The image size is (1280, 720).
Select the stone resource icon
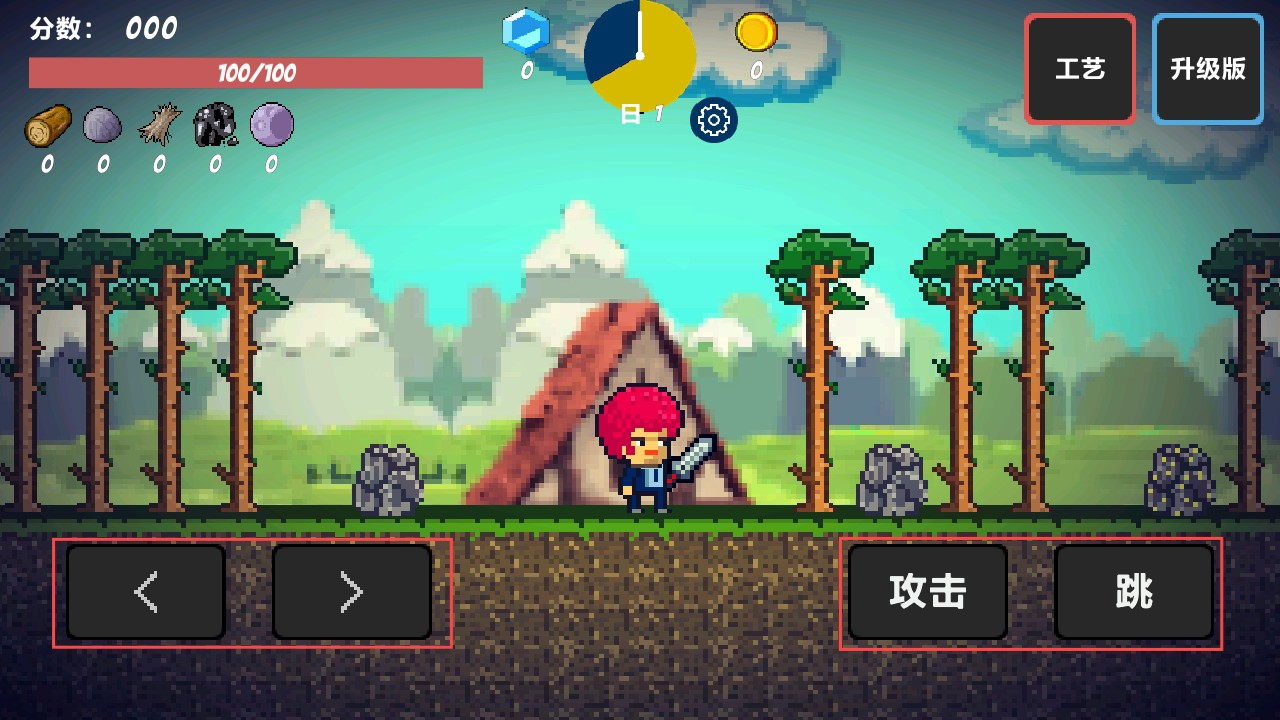click(103, 125)
